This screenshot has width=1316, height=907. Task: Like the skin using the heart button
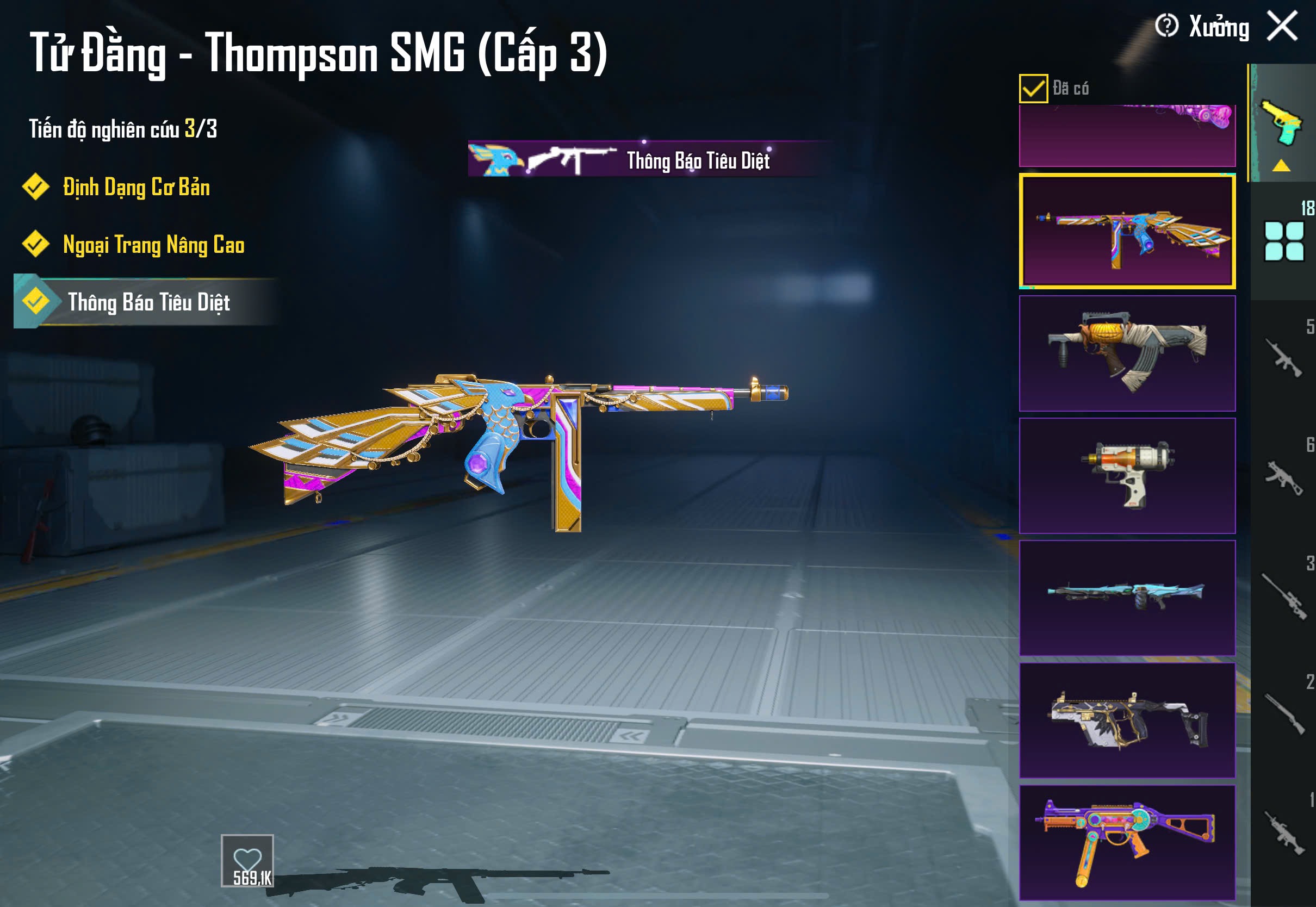click(x=247, y=860)
